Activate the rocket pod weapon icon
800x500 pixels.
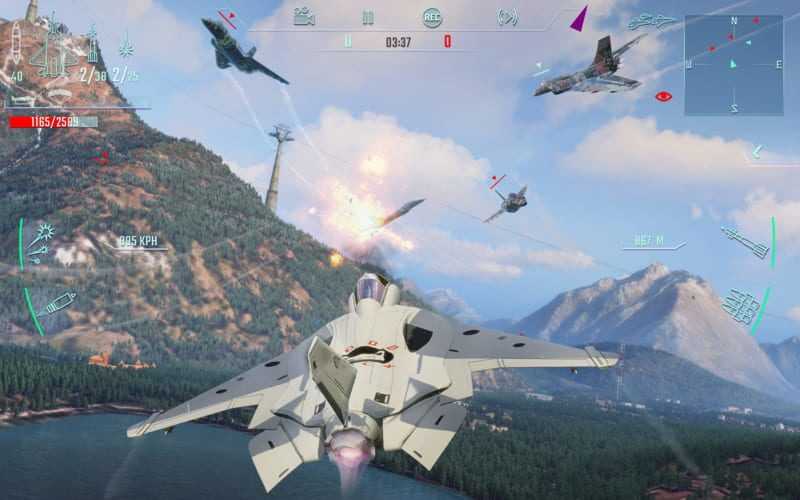741,305
